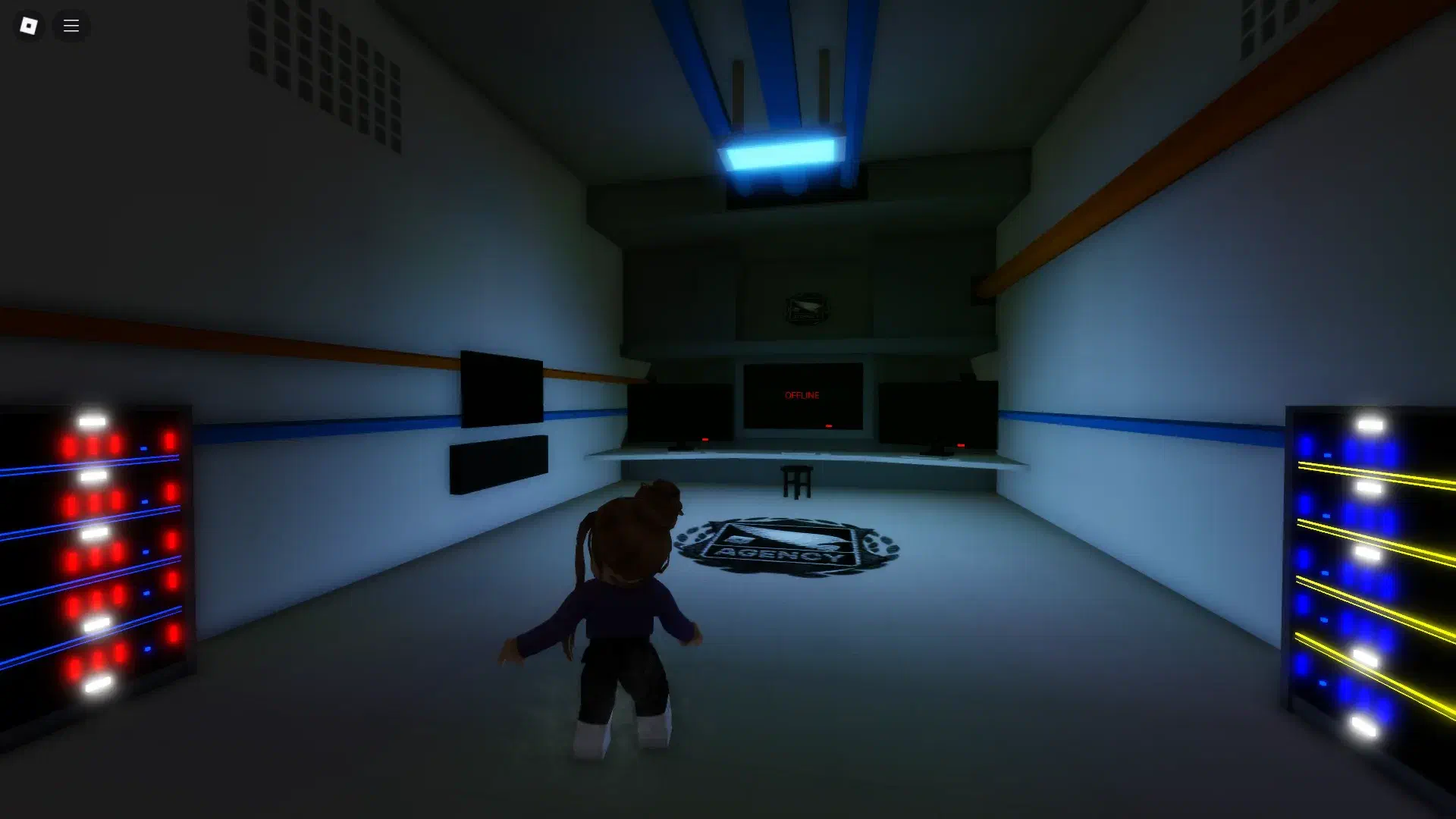Click the Roblox logo icon
1456x819 pixels.
(28, 25)
